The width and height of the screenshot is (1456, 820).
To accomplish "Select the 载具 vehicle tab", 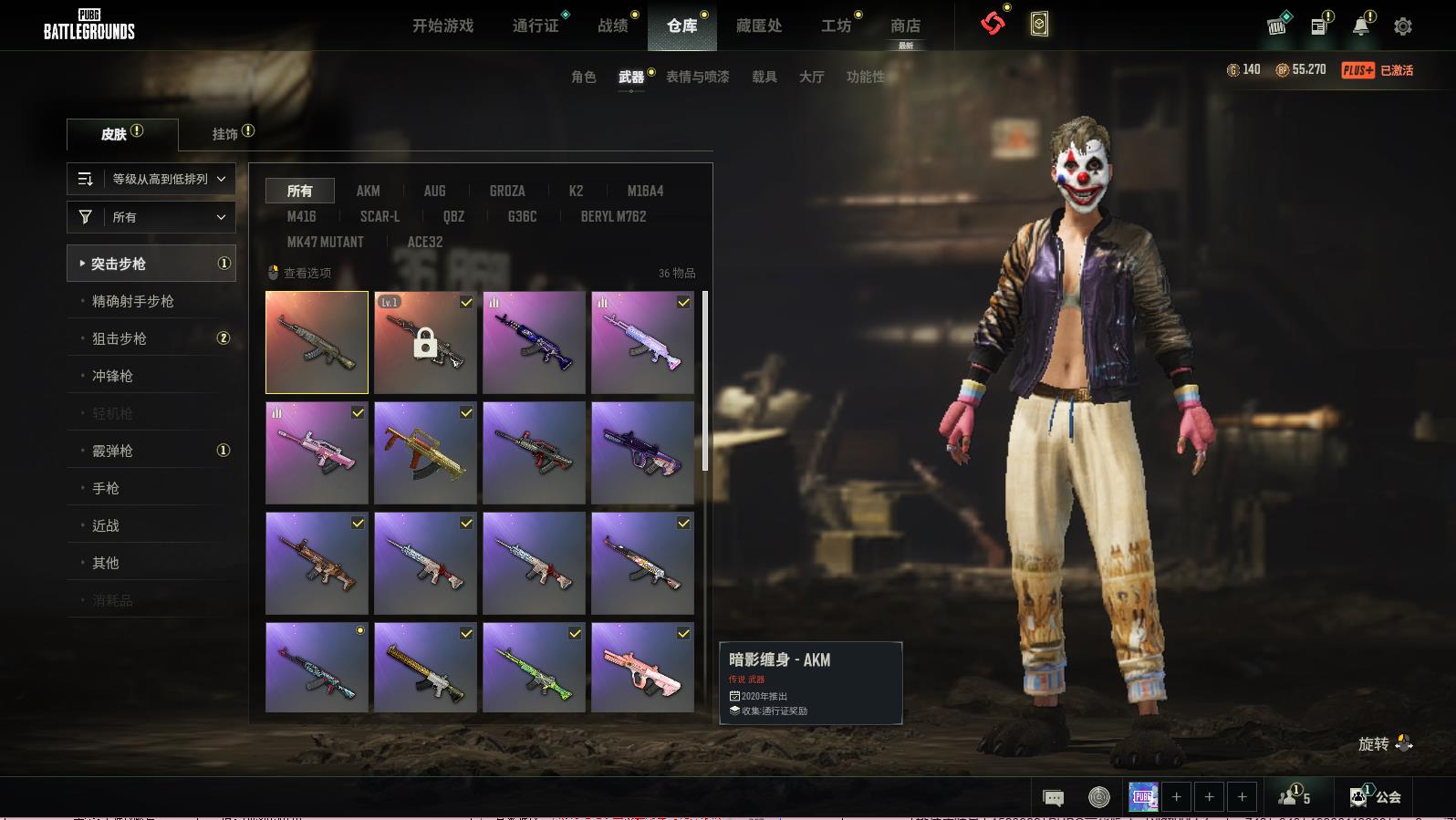I will pos(764,77).
